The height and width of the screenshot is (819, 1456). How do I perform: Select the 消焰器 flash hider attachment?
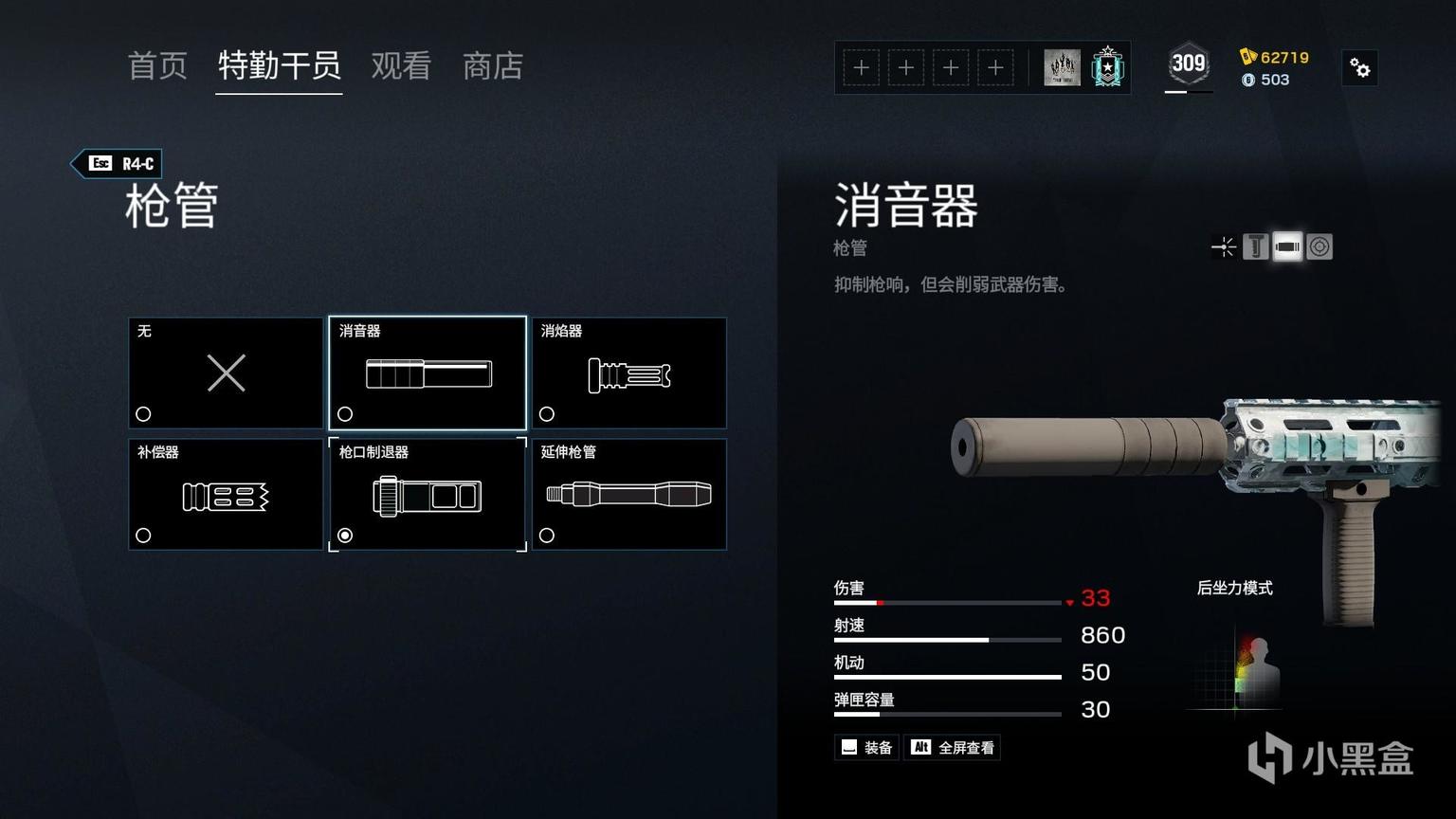point(629,373)
